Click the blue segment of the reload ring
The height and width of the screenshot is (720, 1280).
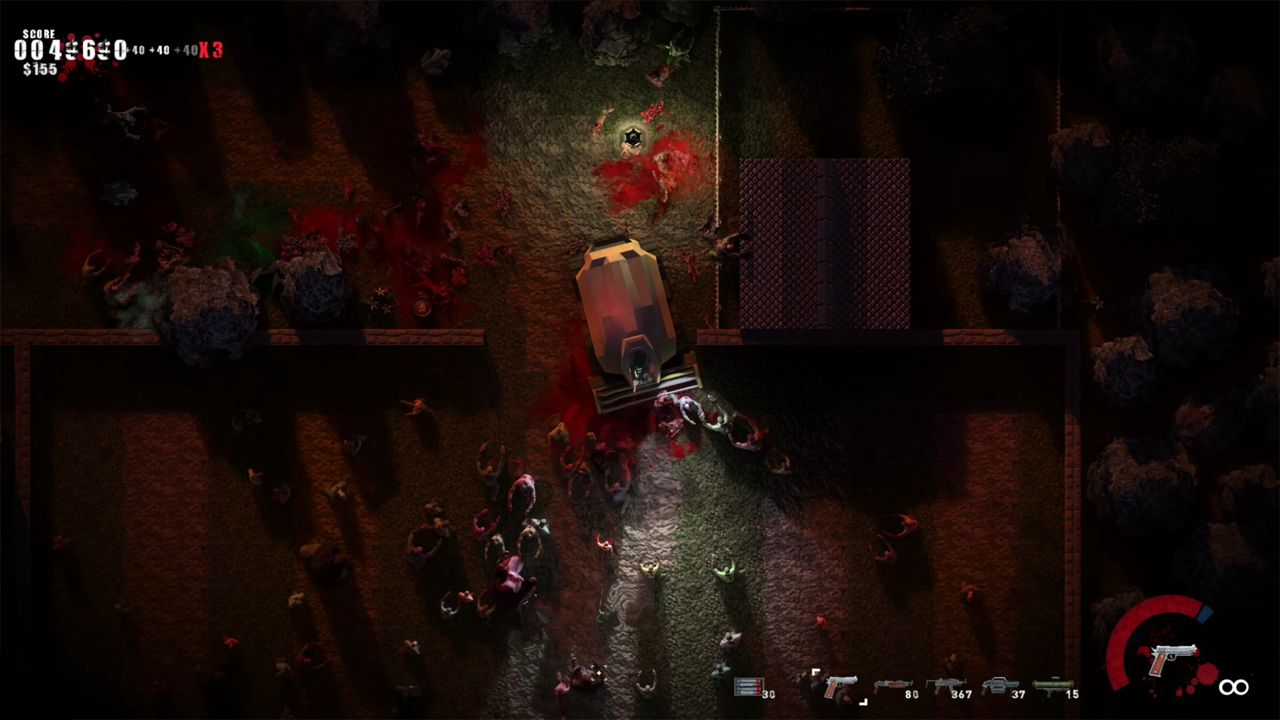pos(1204,612)
